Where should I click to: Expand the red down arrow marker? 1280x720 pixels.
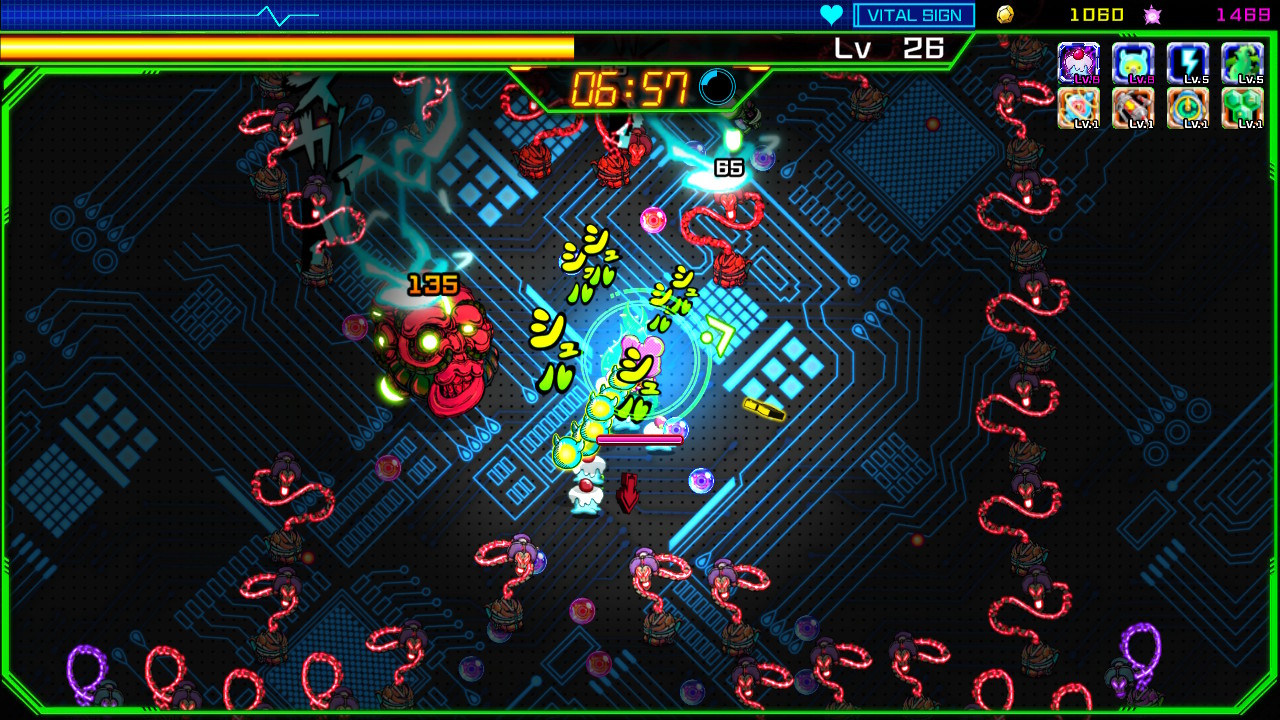click(629, 492)
